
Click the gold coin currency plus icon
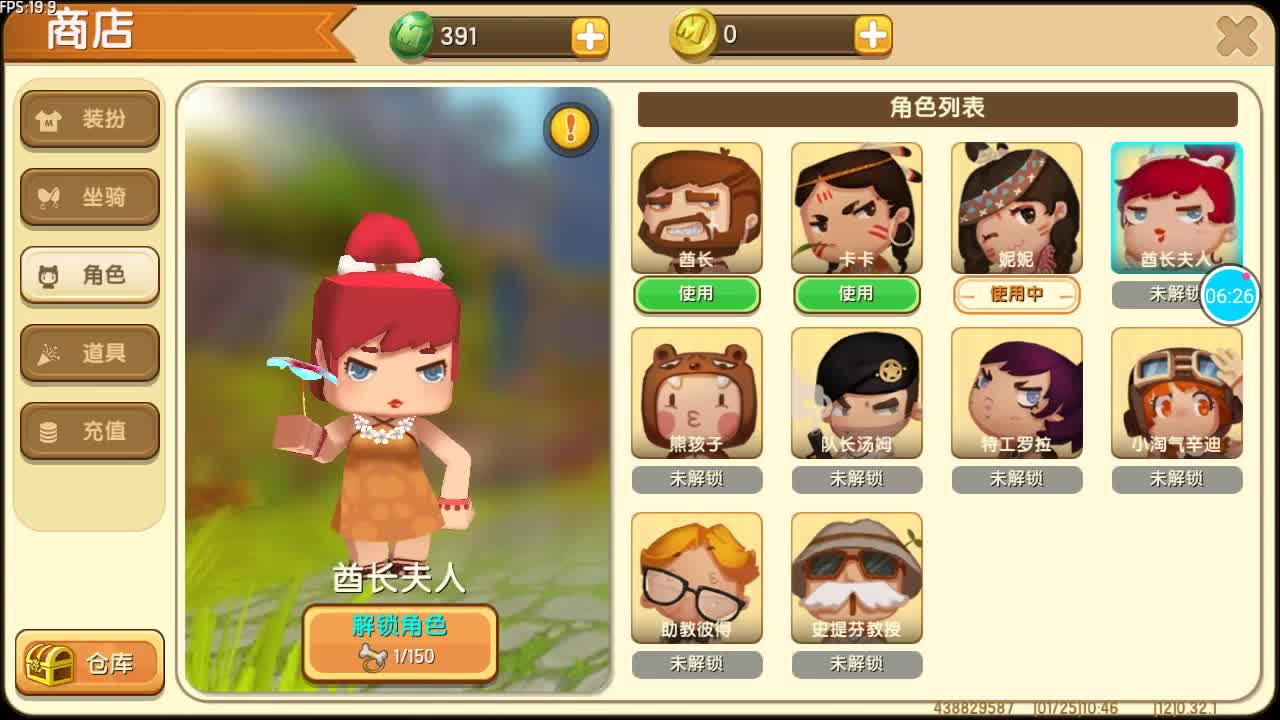(x=871, y=37)
